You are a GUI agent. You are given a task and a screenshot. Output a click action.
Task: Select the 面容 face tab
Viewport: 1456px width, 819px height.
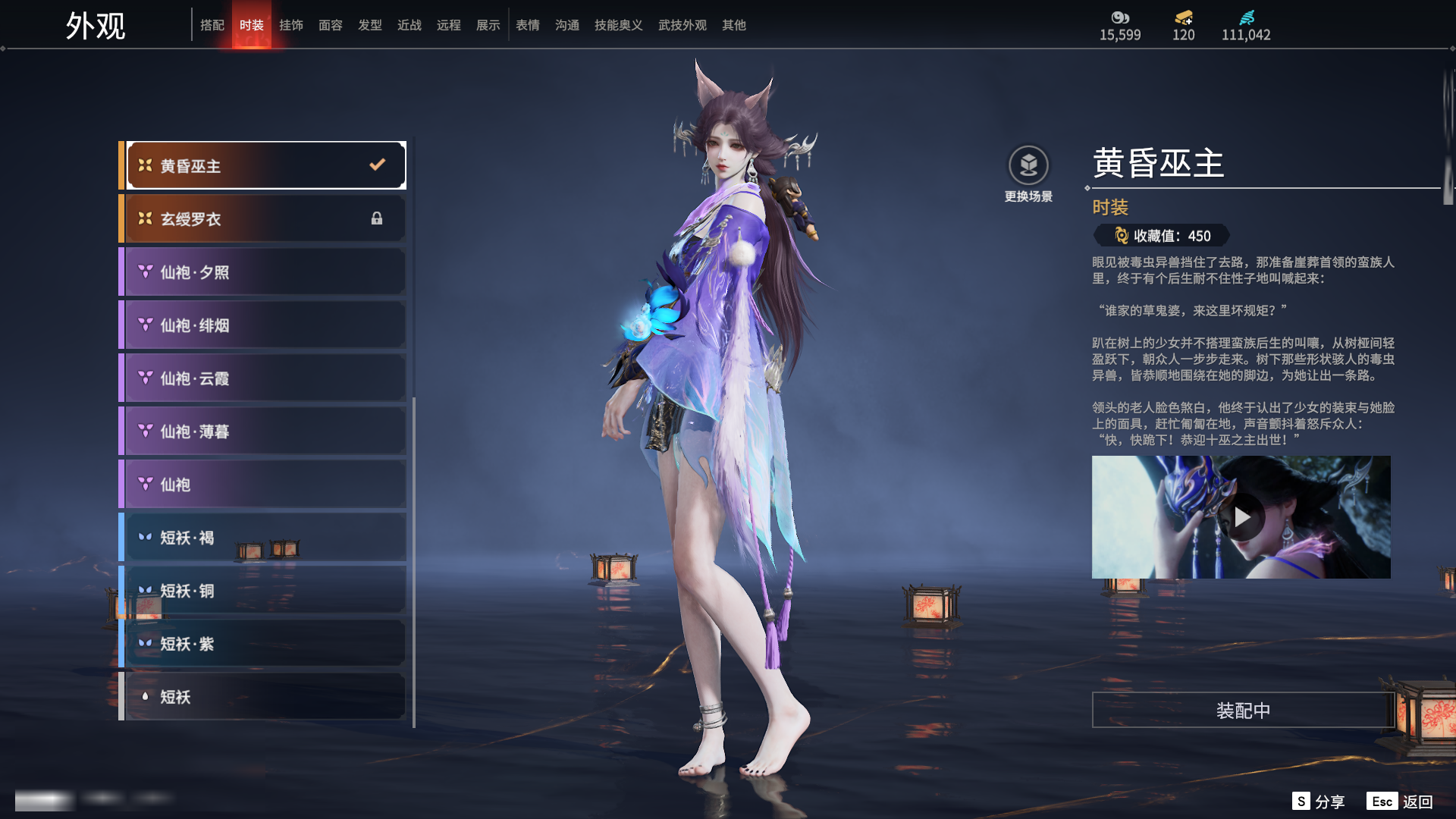pos(331,25)
